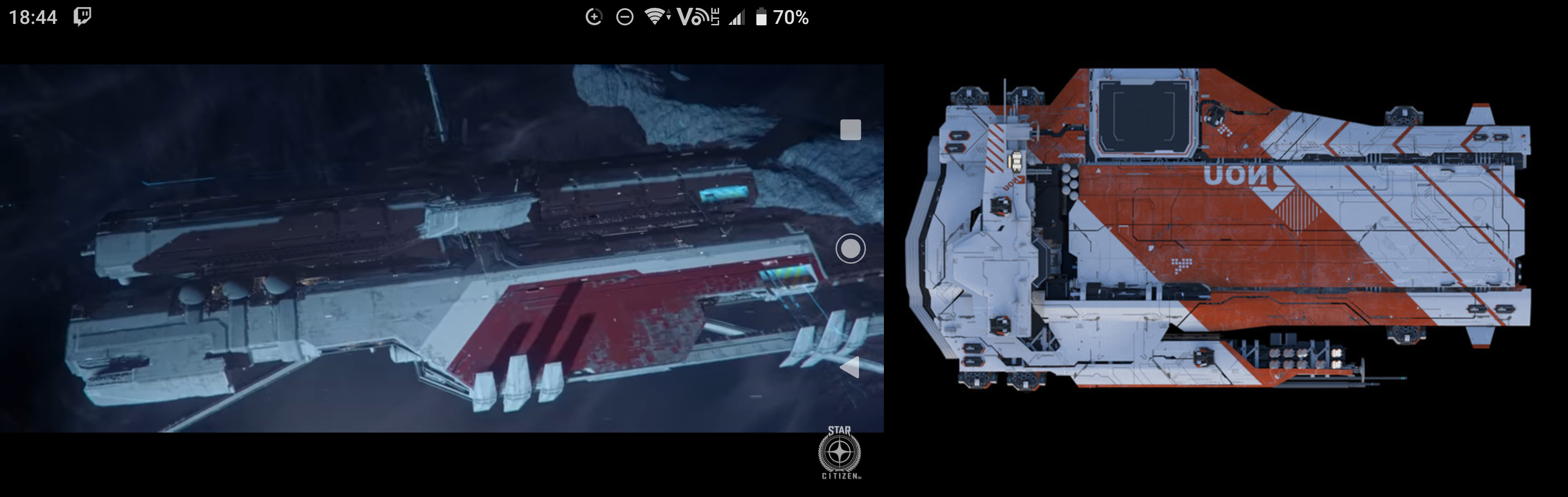Tap the Do Not Disturb icon
This screenshot has height=497, width=1568.
[625, 17]
